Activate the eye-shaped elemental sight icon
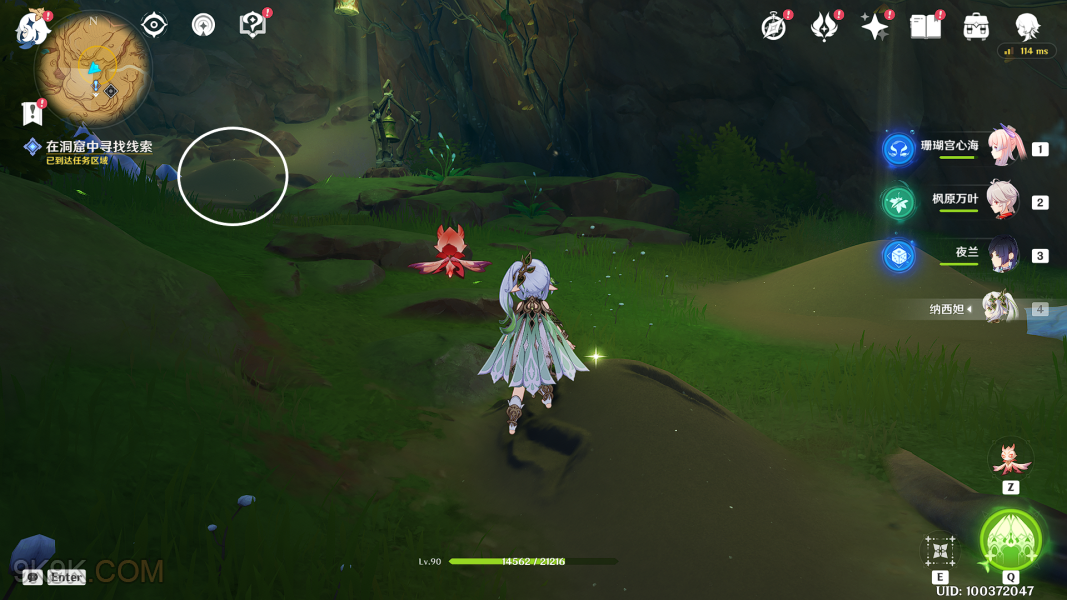This screenshot has height=600, width=1067. point(154,25)
